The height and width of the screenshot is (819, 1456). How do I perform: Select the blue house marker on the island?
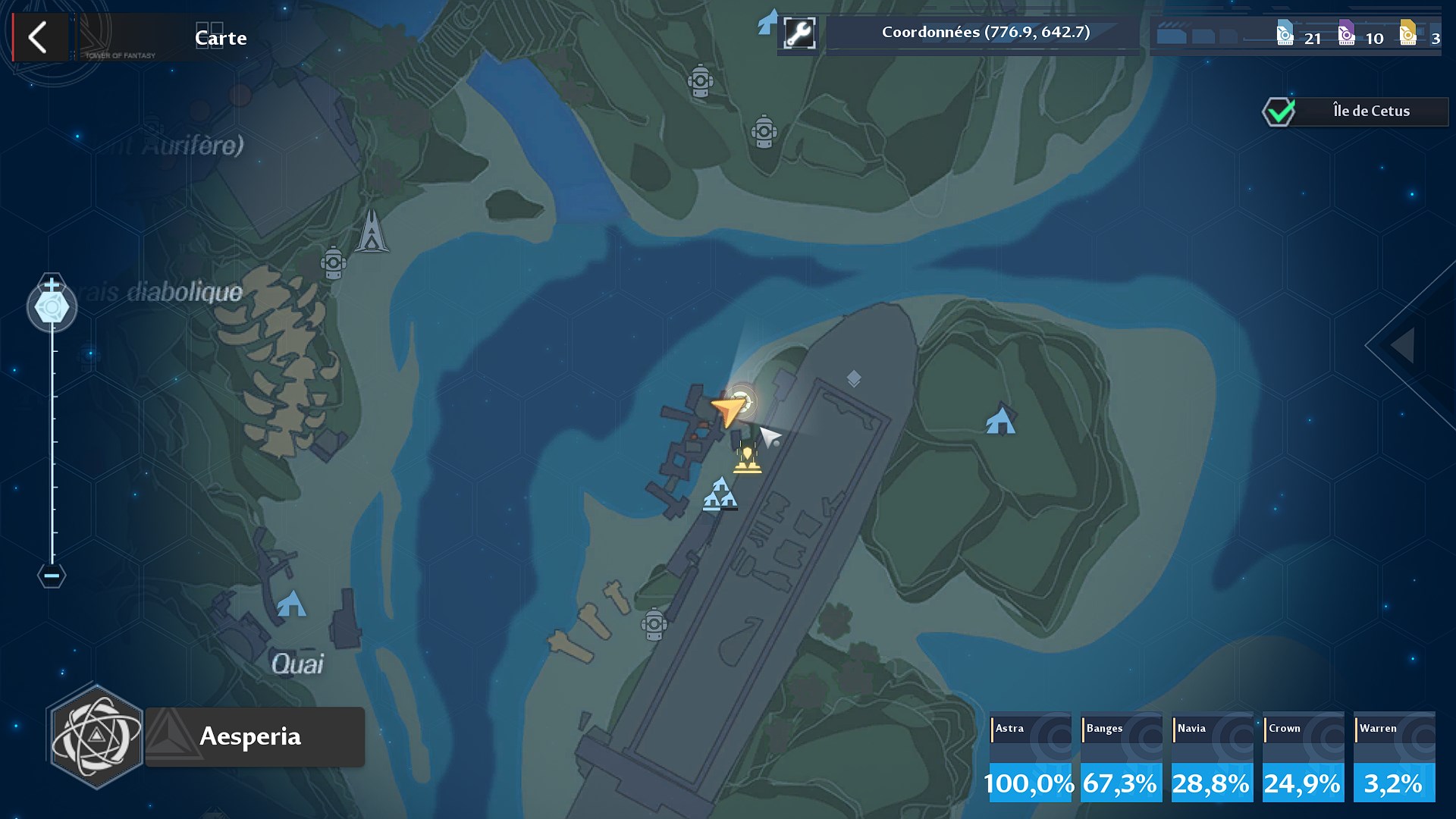pyautogui.click(x=1000, y=421)
